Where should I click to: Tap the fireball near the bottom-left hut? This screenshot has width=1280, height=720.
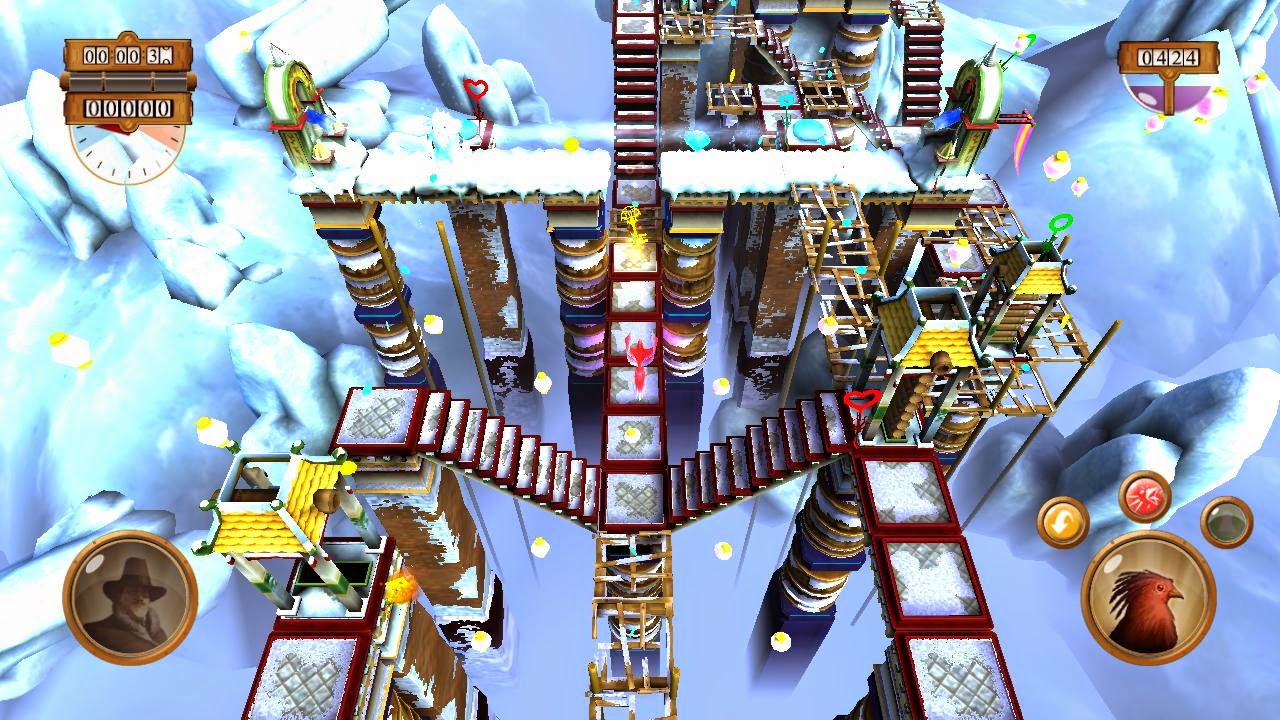pyautogui.click(x=398, y=589)
